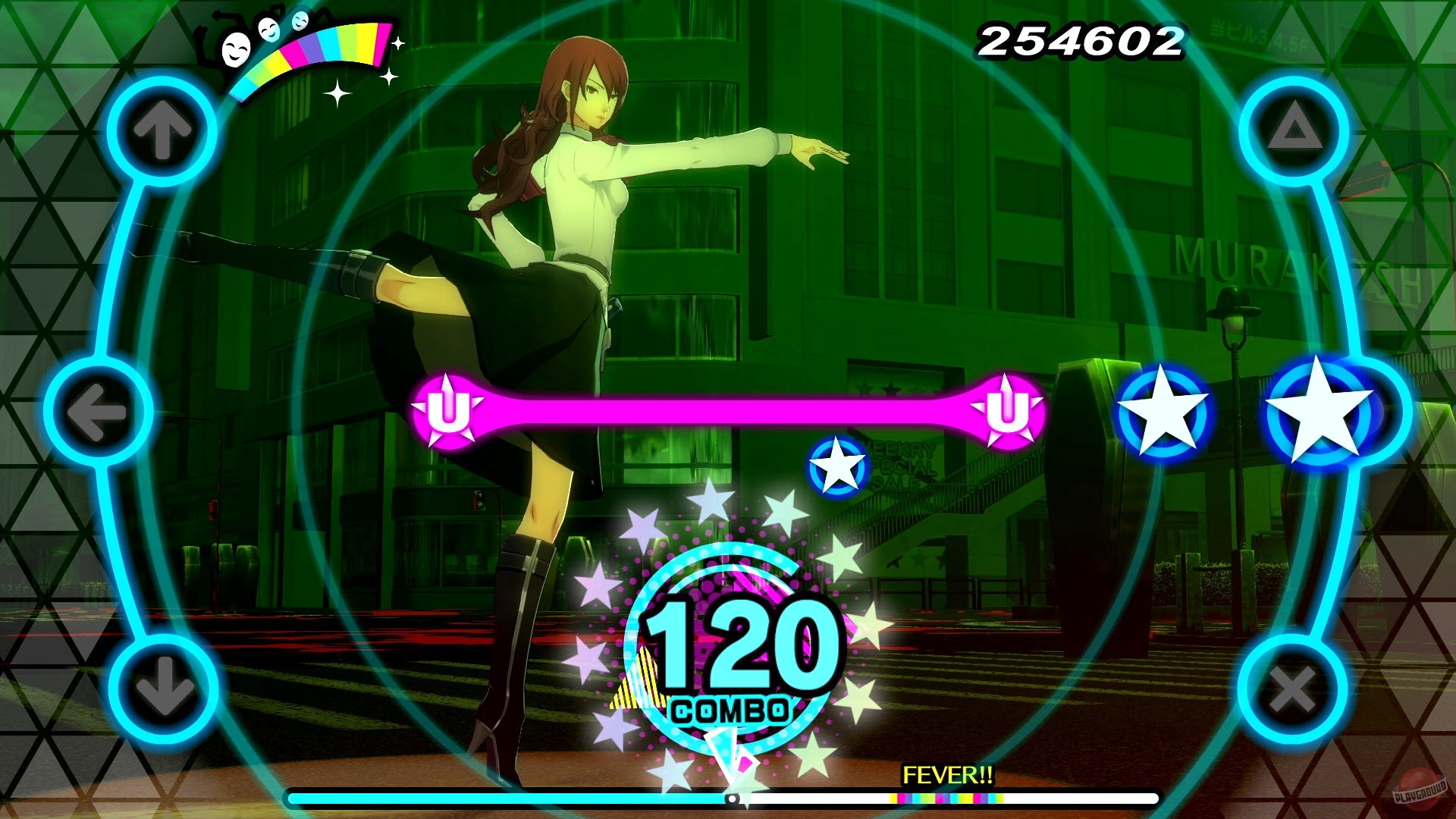1456x819 pixels.
Task: Tap the pink Unison 'U' note on the left
Action: (x=448, y=409)
